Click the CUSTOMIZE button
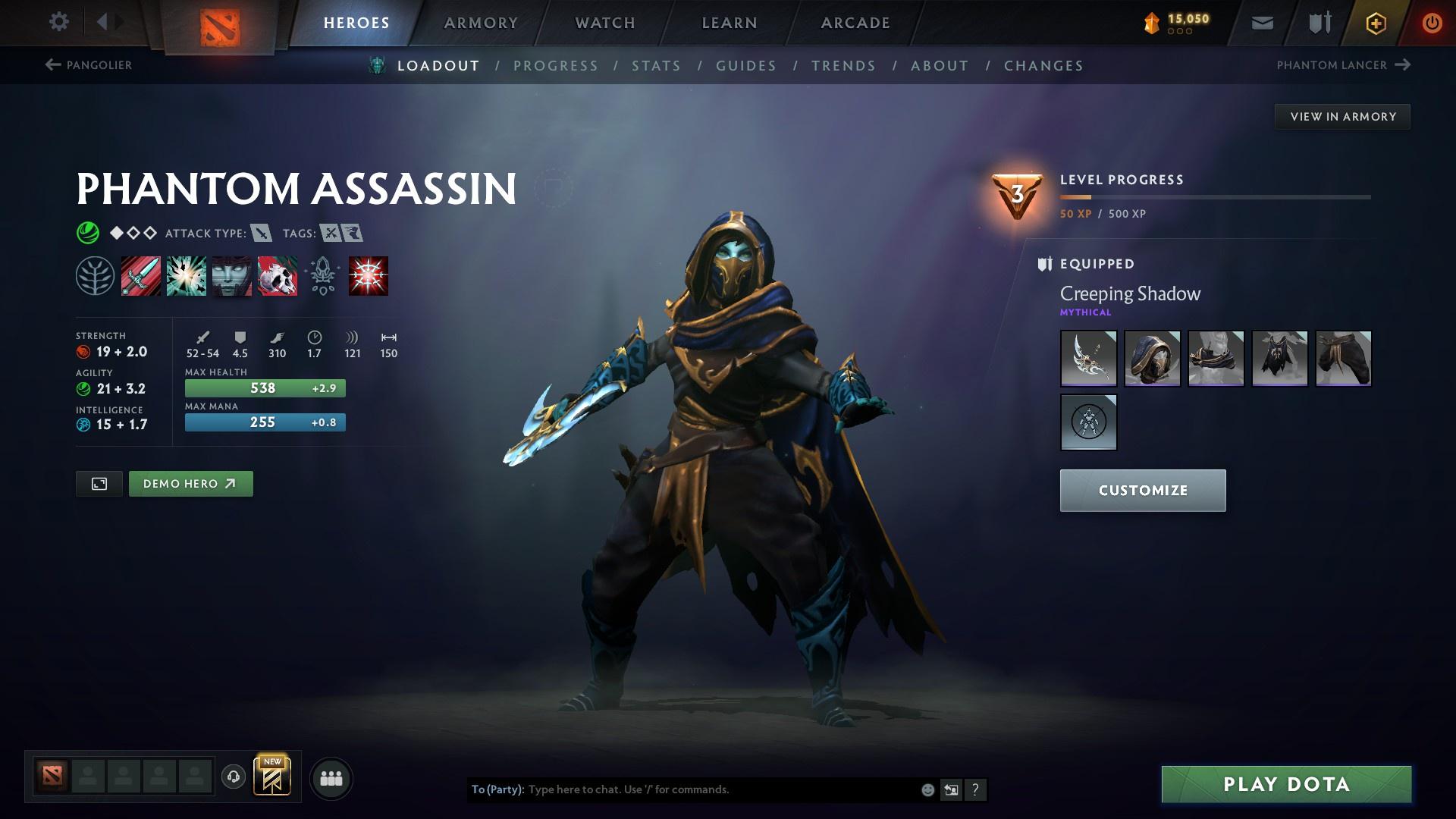This screenshot has height=819, width=1456. tap(1142, 490)
